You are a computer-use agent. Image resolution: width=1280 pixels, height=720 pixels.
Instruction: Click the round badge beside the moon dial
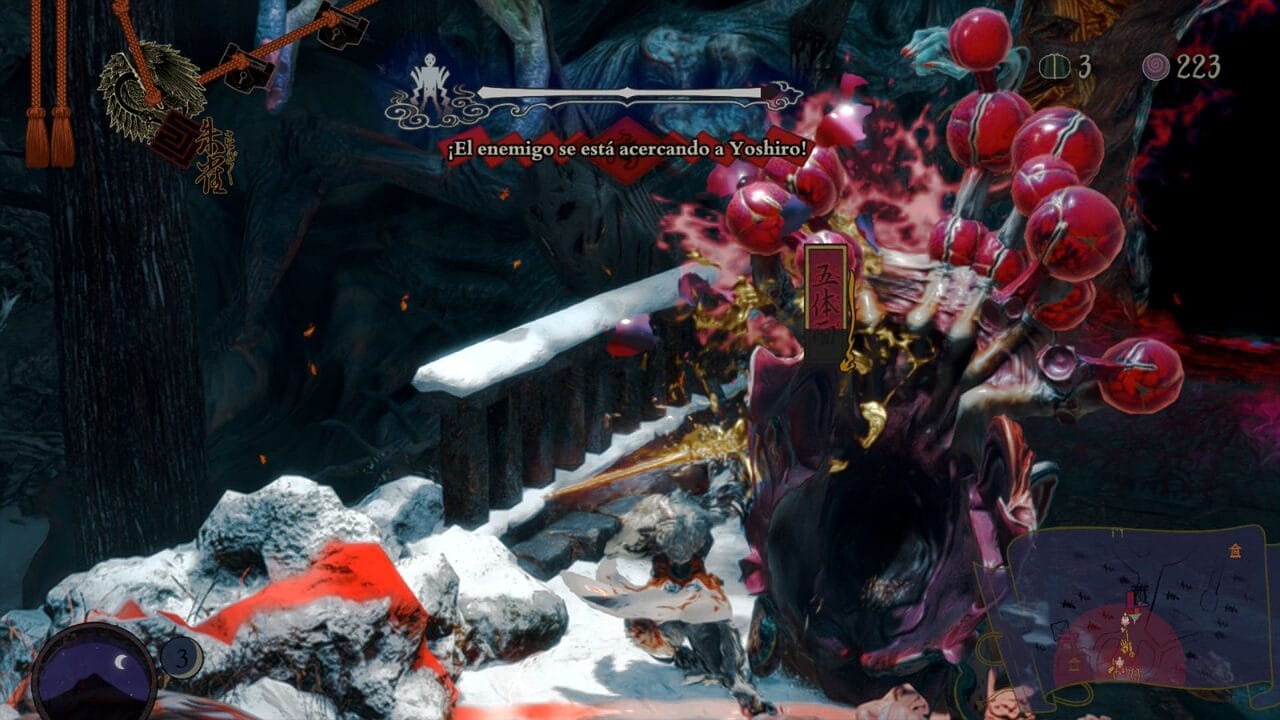(181, 657)
